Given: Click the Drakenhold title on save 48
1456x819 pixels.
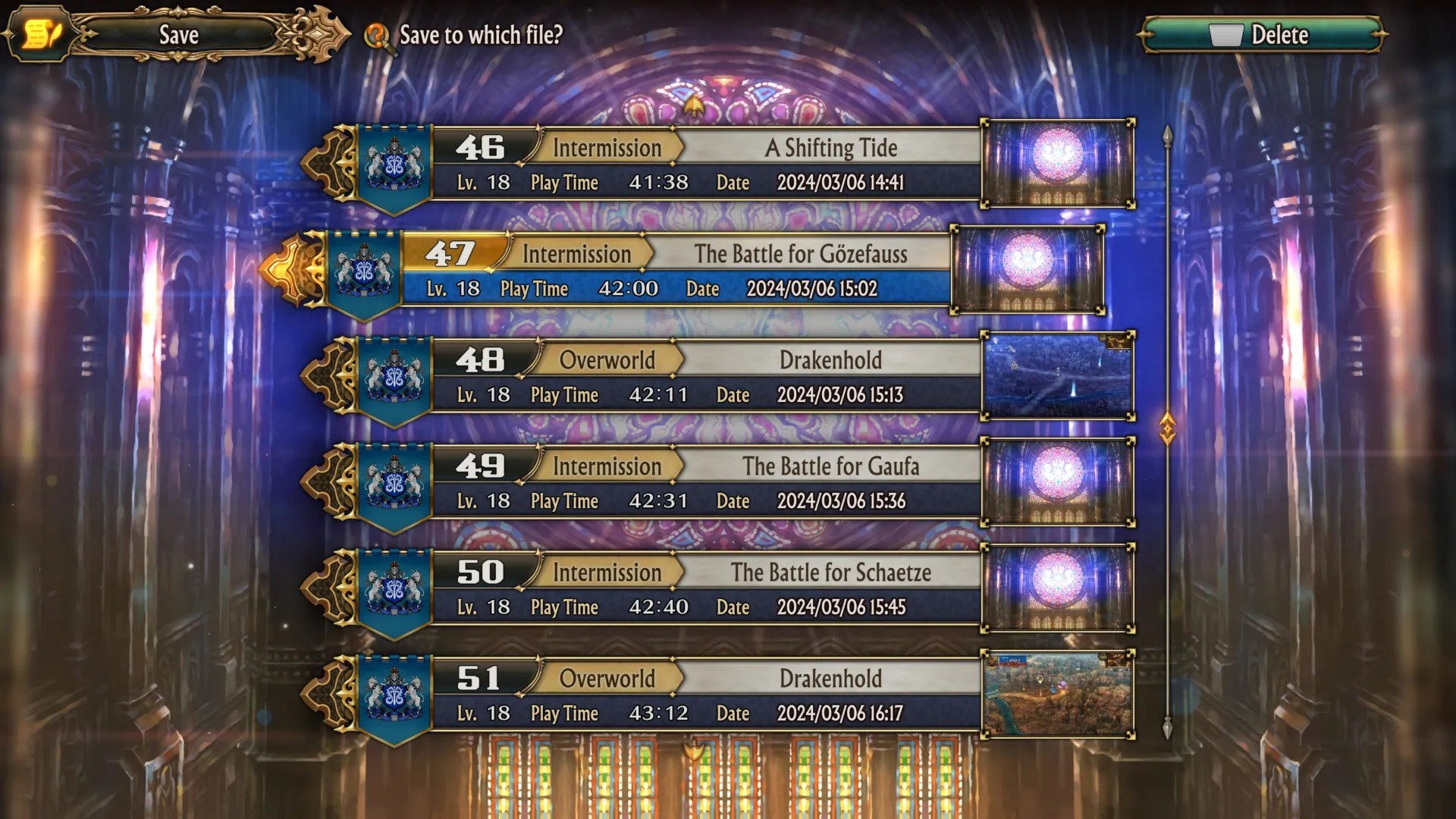Looking at the screenshot, I should coord(831,360).
